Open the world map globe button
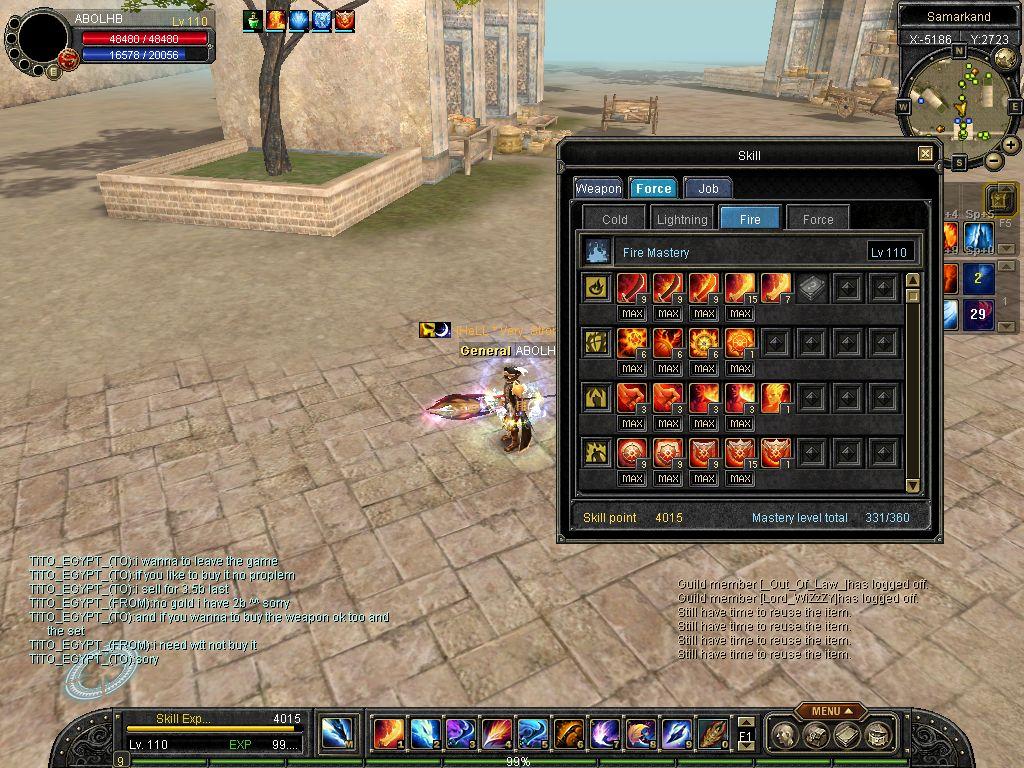 (1005, 58)
